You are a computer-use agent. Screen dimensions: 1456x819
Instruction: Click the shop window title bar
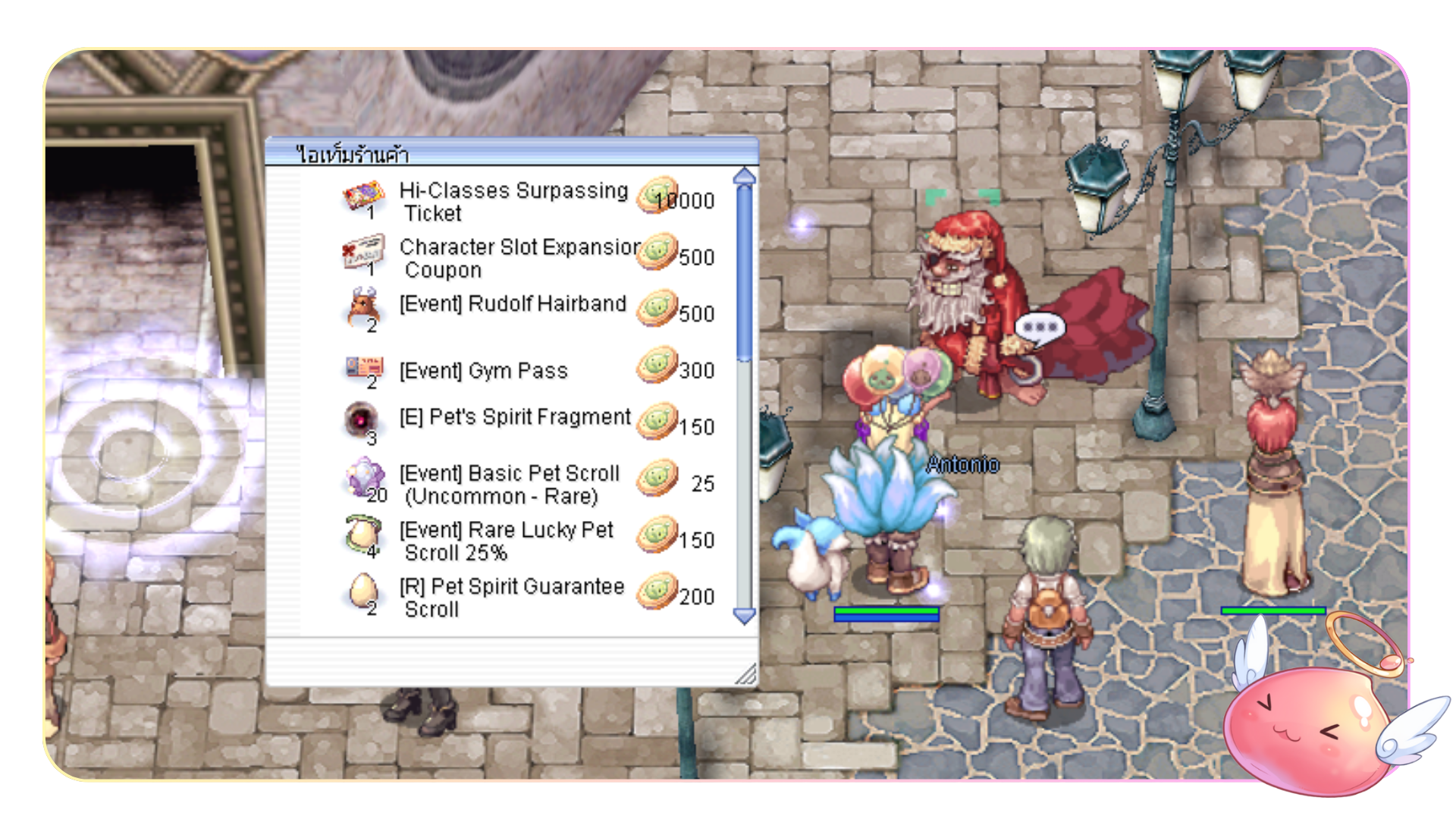(511, 153)
